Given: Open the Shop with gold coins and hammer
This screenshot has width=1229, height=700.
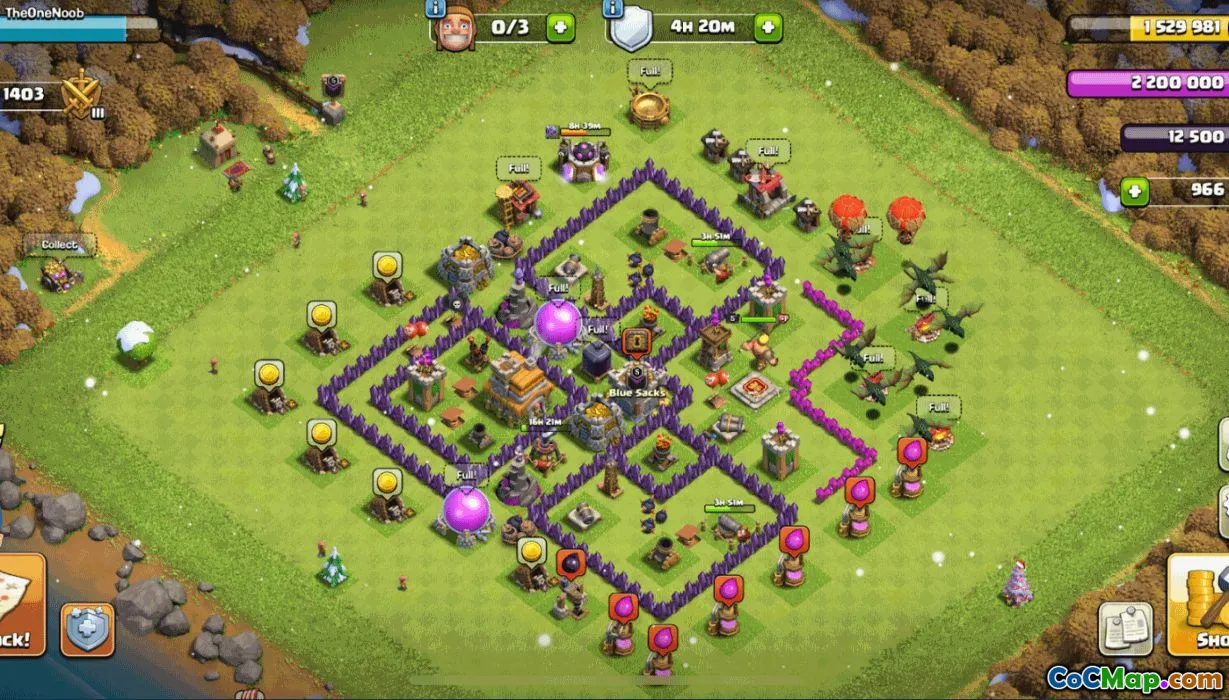Looking at the screenshot, I should tap(1199, 605).
